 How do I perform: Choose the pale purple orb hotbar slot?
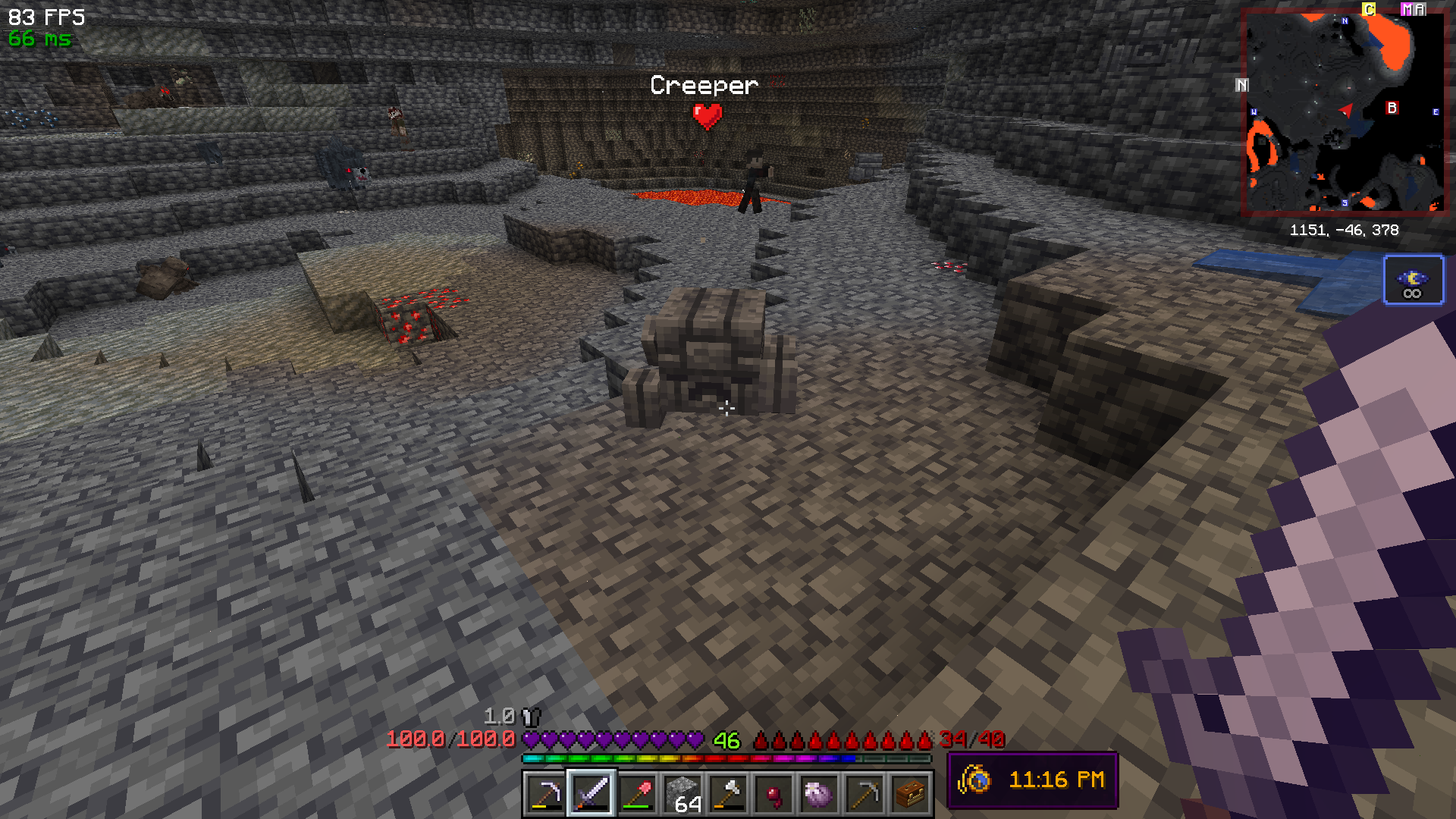point(819,794)
